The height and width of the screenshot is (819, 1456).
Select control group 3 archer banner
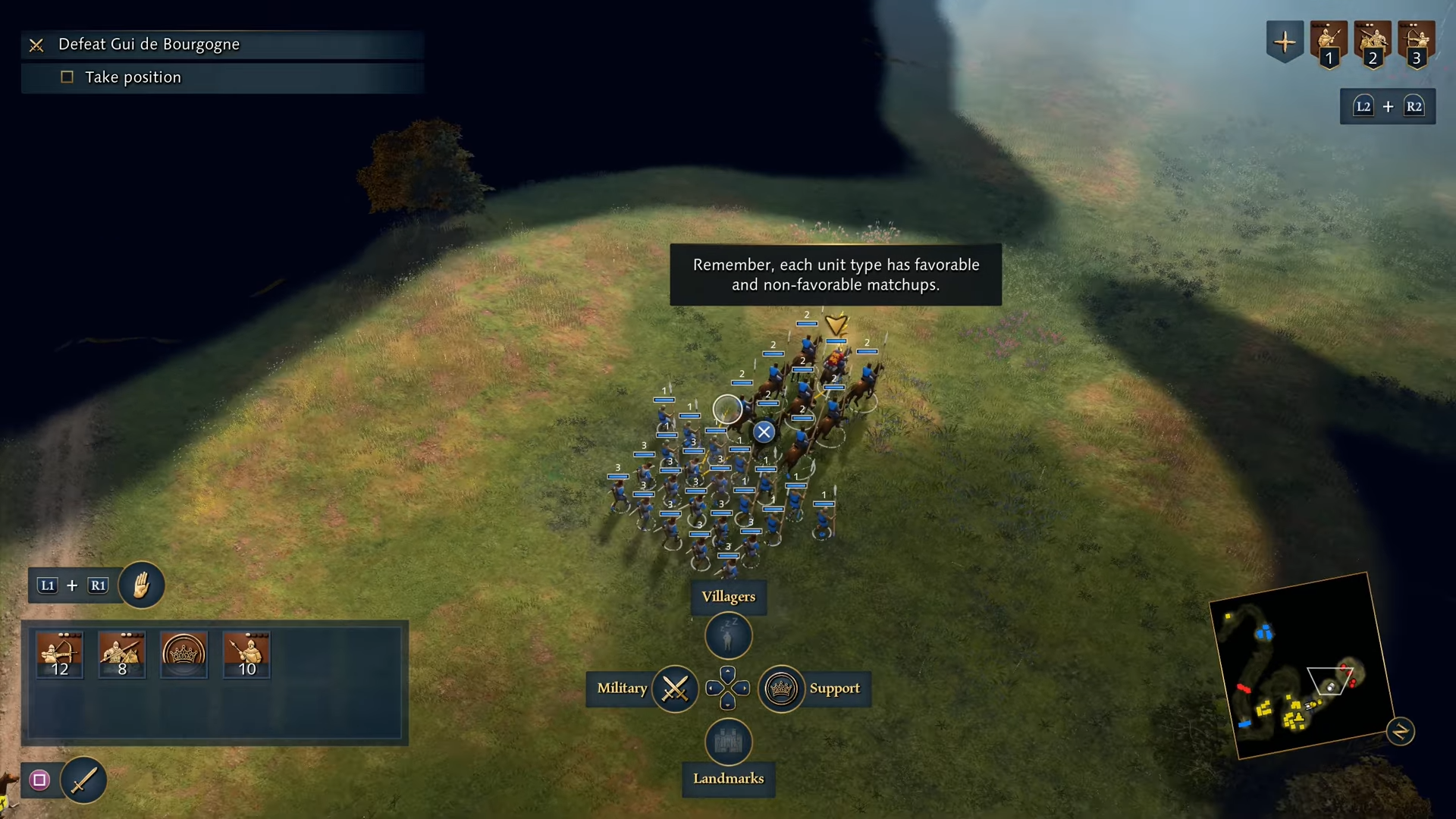coord(1417,44)
